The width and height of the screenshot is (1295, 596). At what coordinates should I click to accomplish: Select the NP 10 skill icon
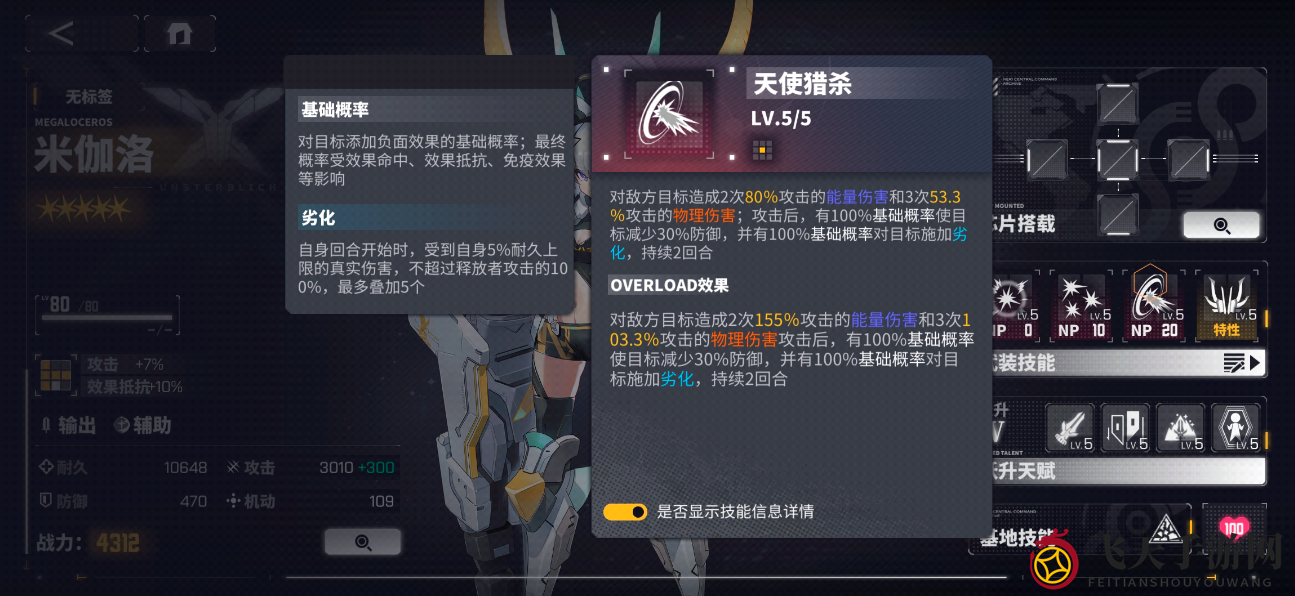[x=1083, y=305]
